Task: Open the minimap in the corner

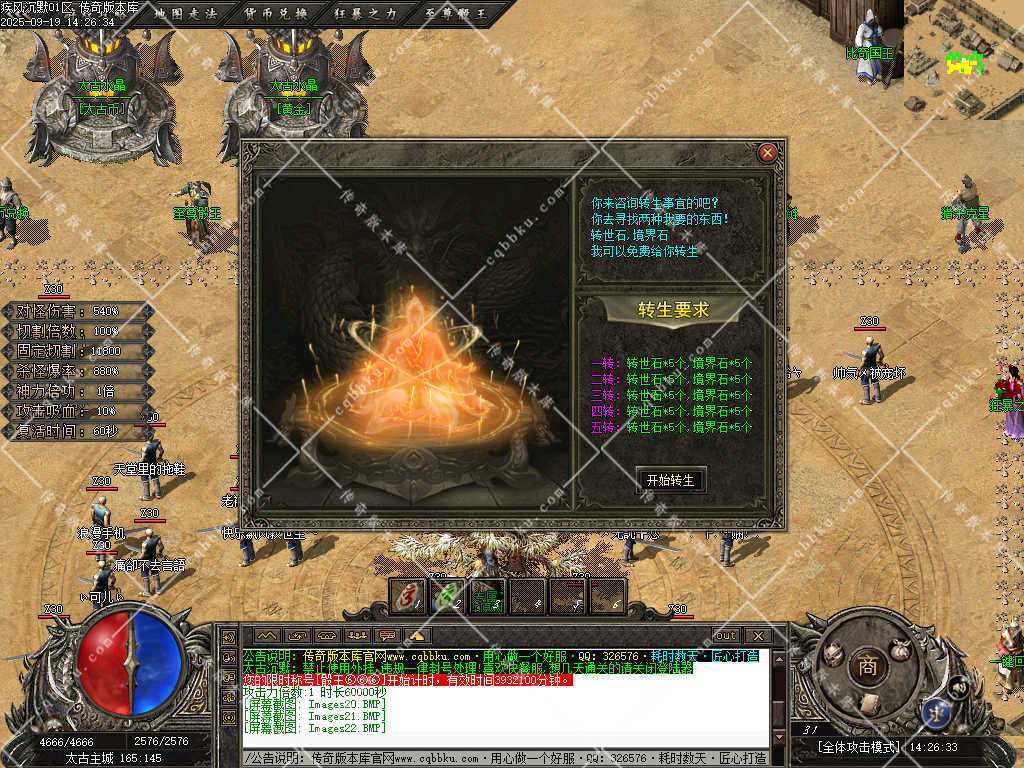Action: pos(964,58)
